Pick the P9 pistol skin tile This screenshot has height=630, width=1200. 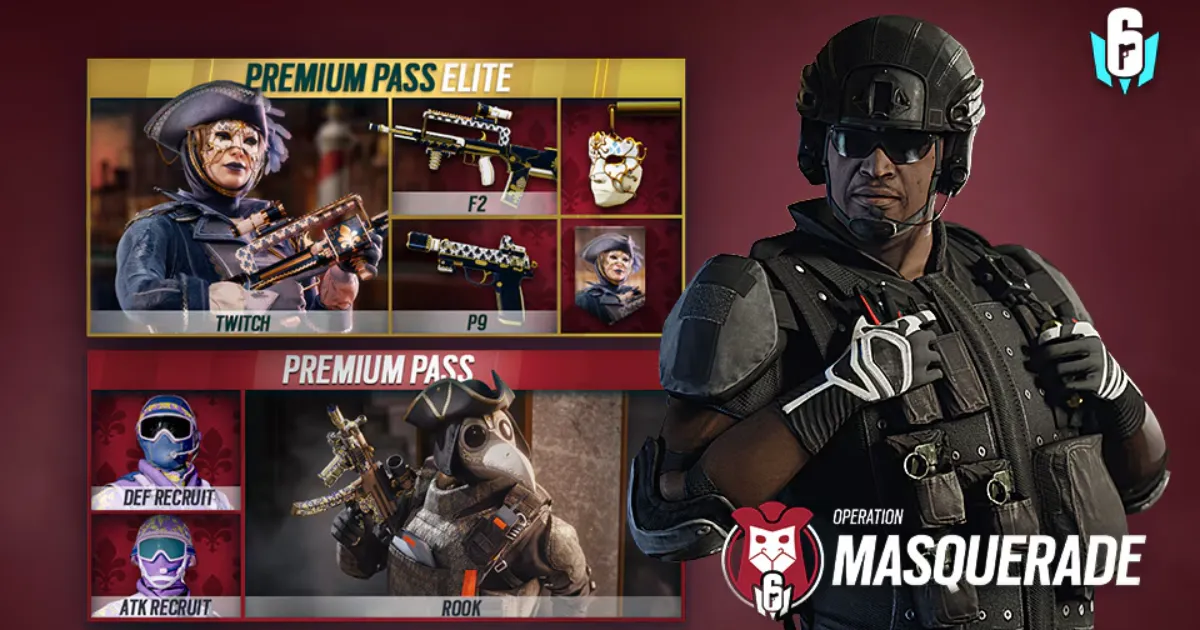pos(473,275)
